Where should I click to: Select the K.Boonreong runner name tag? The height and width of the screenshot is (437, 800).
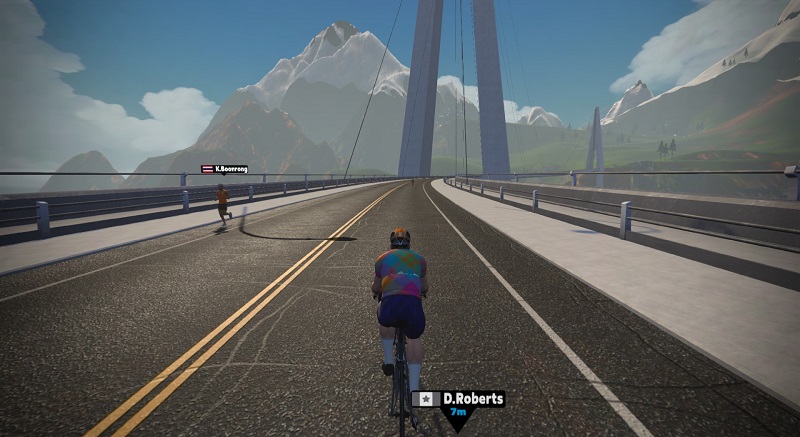(x=224, y=169)
